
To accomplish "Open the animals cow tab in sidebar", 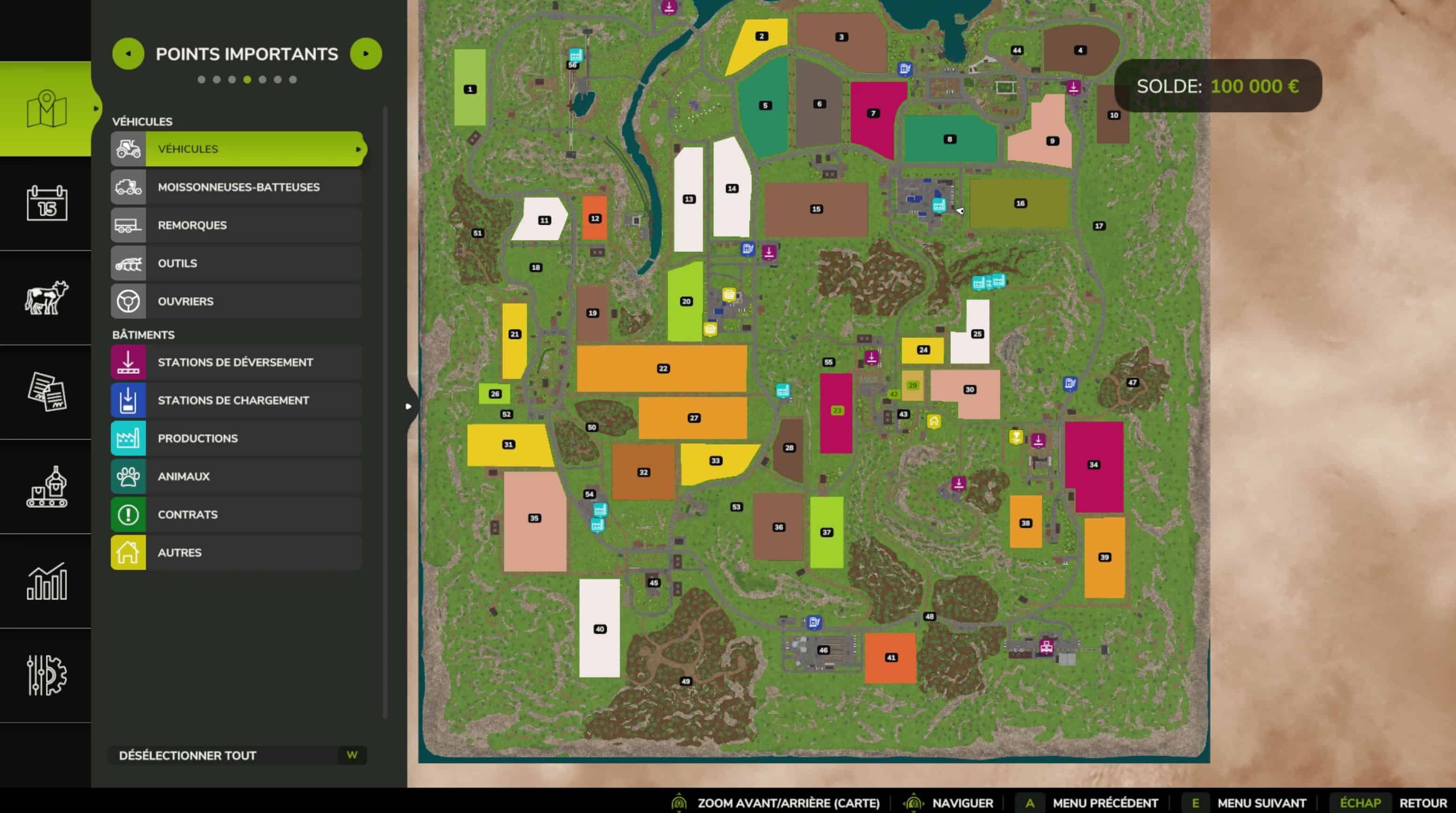I will coord(46,297).
